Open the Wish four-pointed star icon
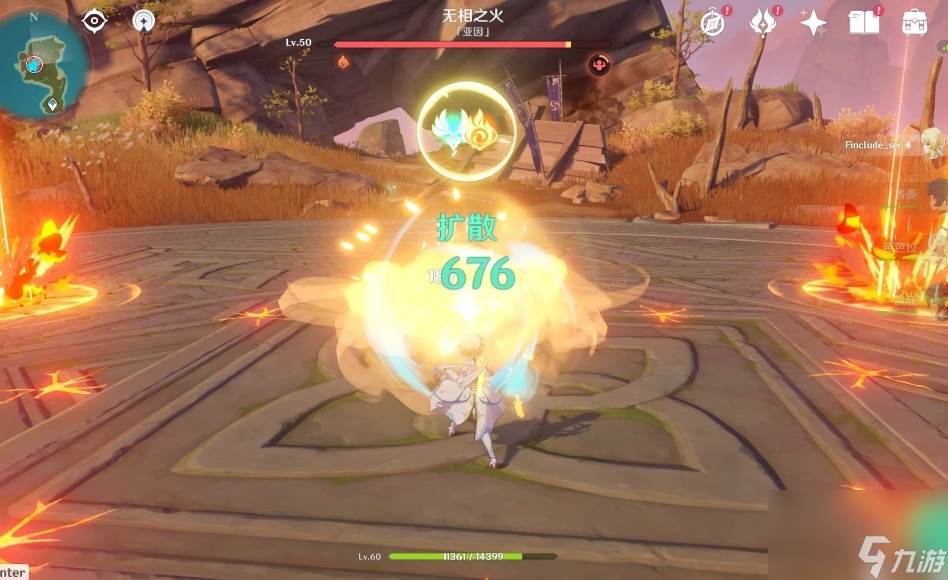 (813, 22)
